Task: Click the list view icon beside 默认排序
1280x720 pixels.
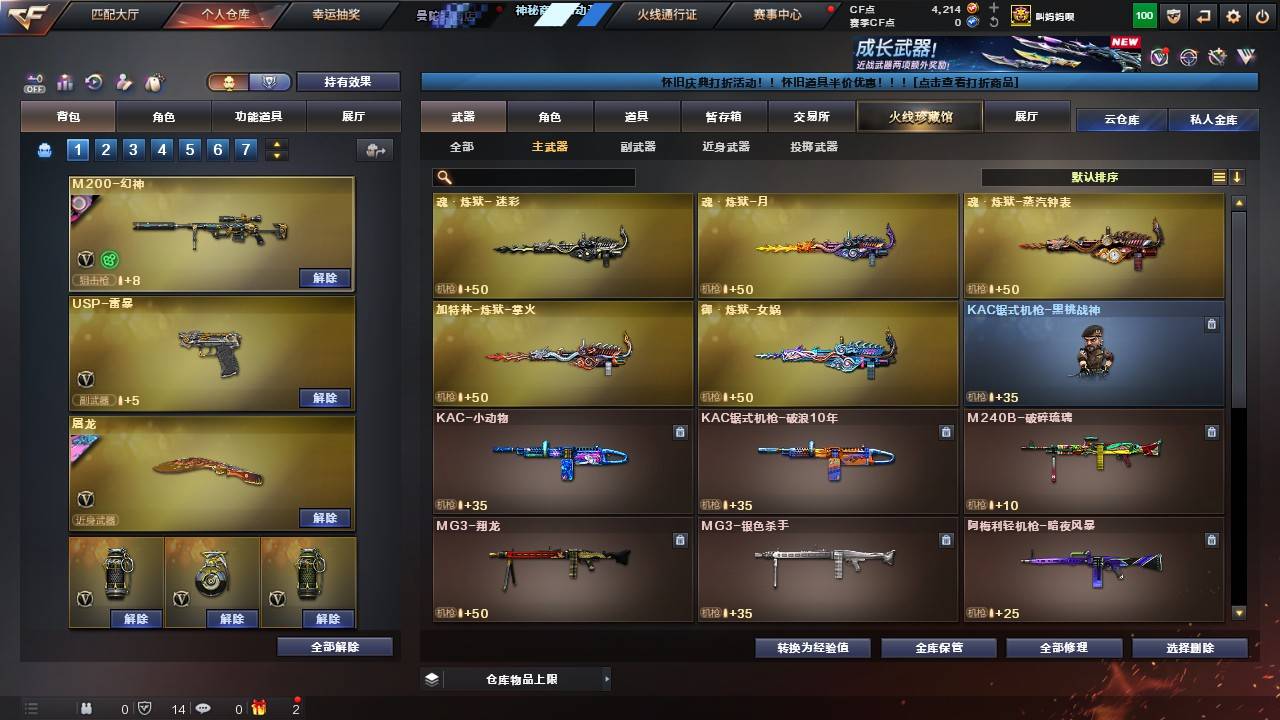Action: coord(1218,177)
